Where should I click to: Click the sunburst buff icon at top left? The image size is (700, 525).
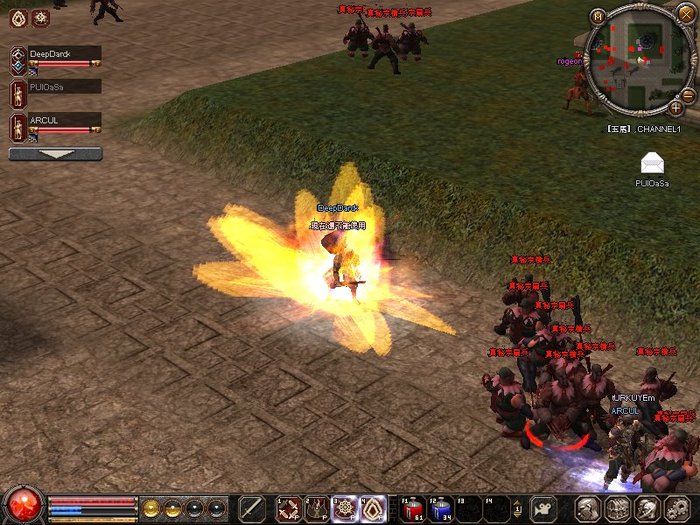40,17
